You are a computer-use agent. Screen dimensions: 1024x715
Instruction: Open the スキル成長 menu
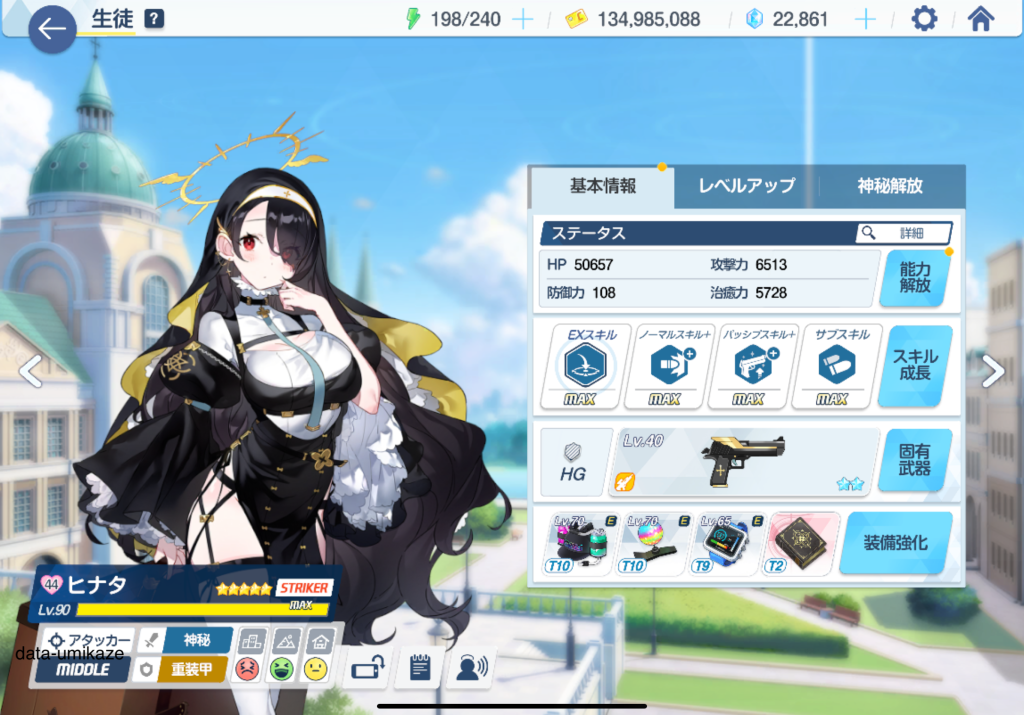[914, 365]
